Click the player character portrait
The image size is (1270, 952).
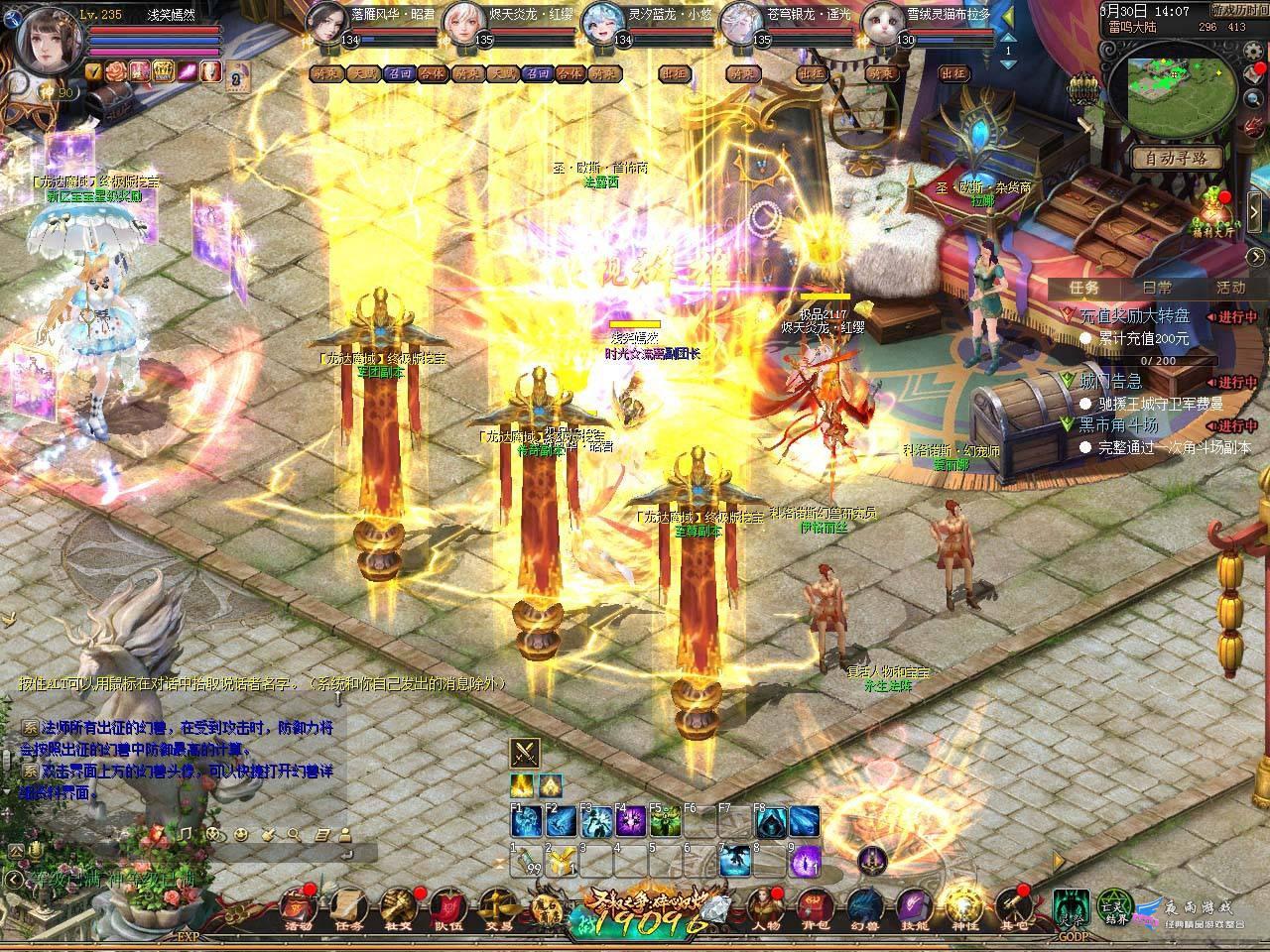[48, 40]
